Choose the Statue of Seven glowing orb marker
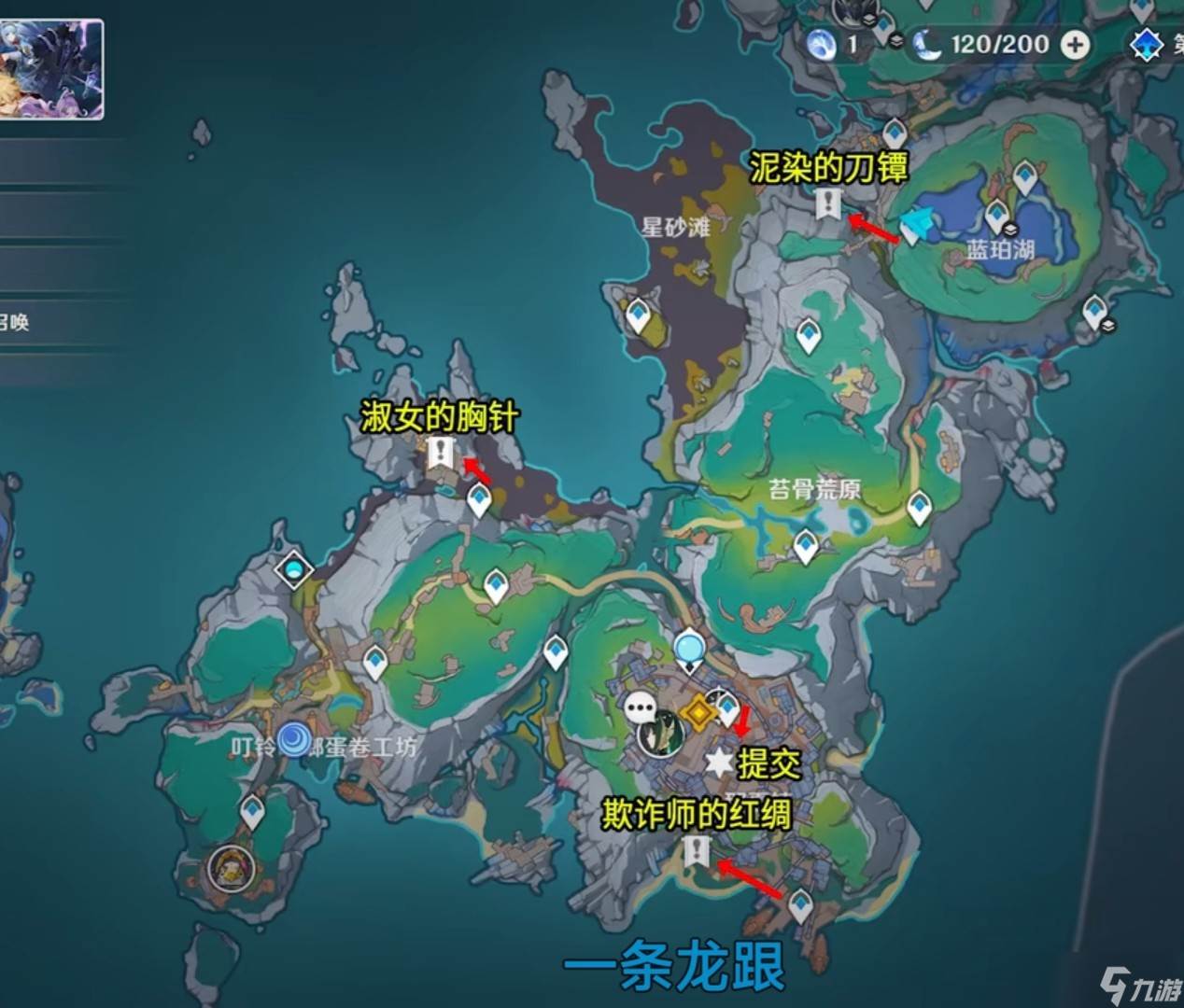Screen dimensions: 1184x1008 tap(690, 648)
